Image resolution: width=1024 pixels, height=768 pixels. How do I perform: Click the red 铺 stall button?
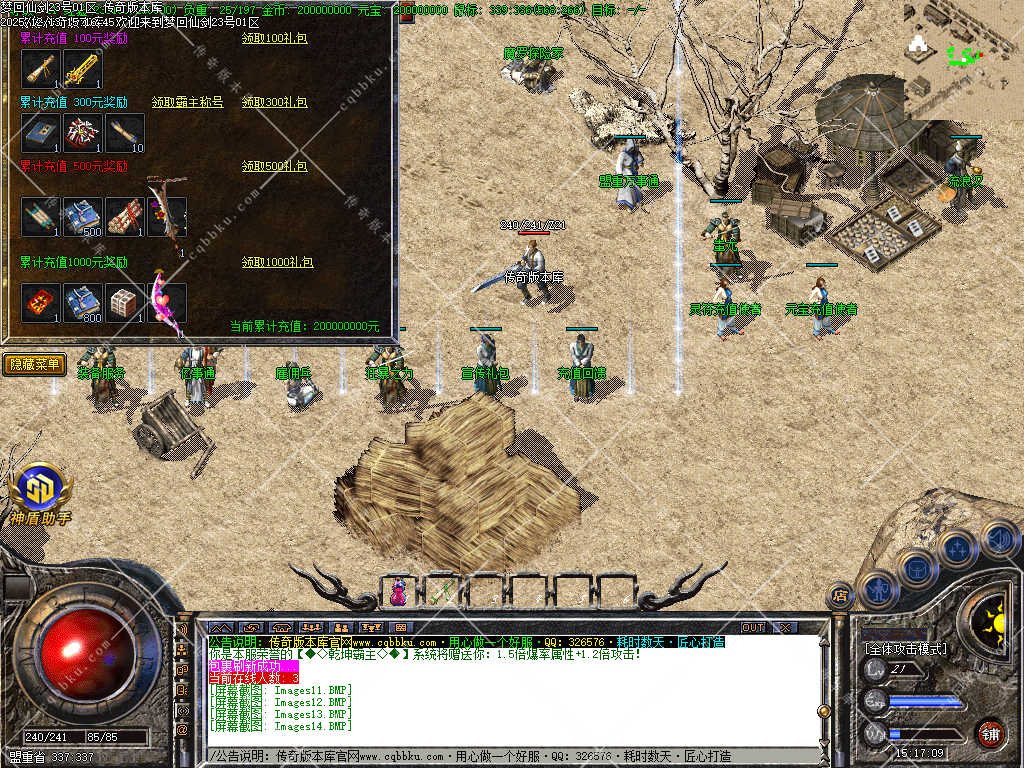click(x=990, y=733)
